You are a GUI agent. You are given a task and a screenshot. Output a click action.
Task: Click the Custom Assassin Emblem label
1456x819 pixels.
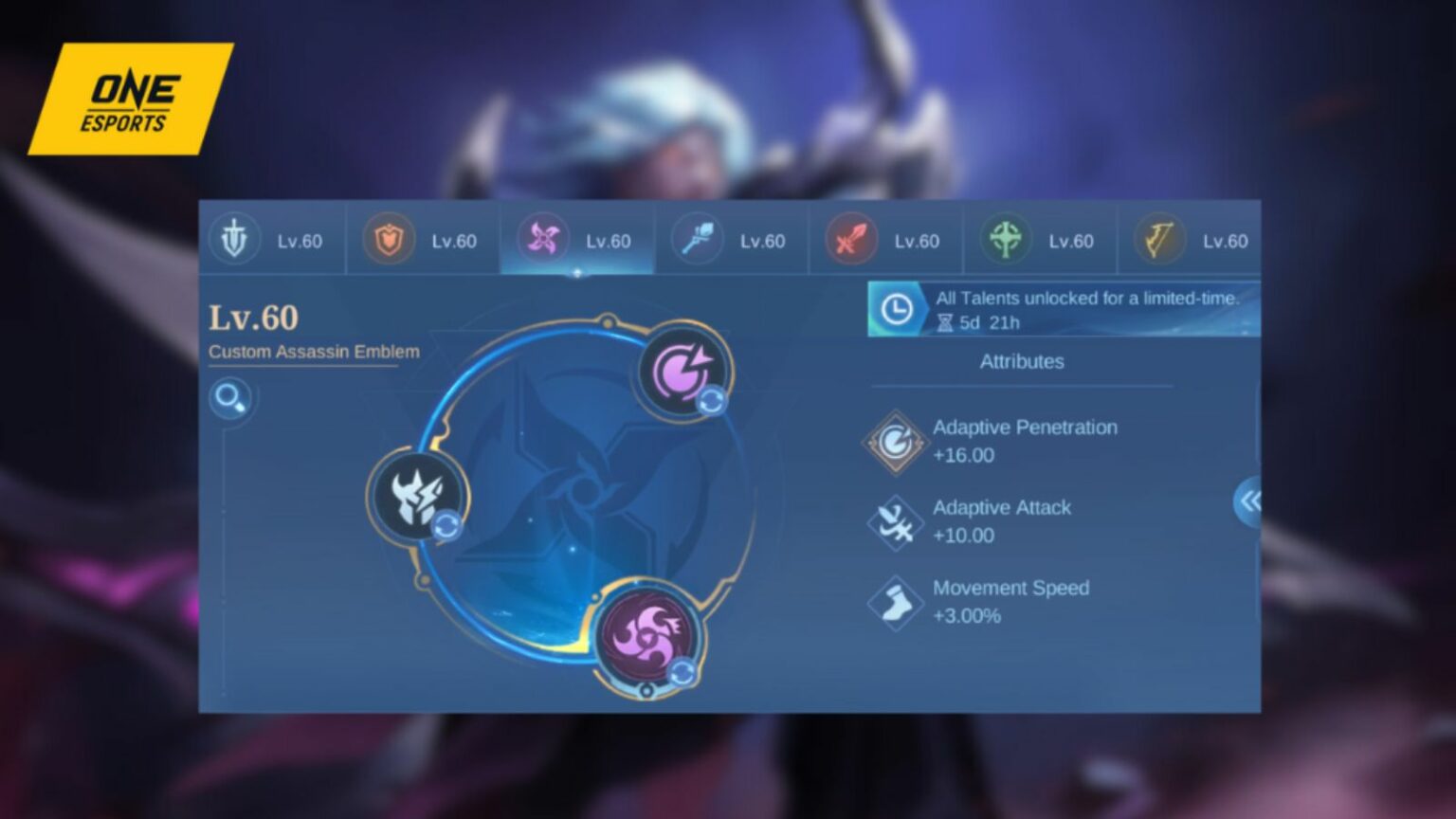point(314,351)
